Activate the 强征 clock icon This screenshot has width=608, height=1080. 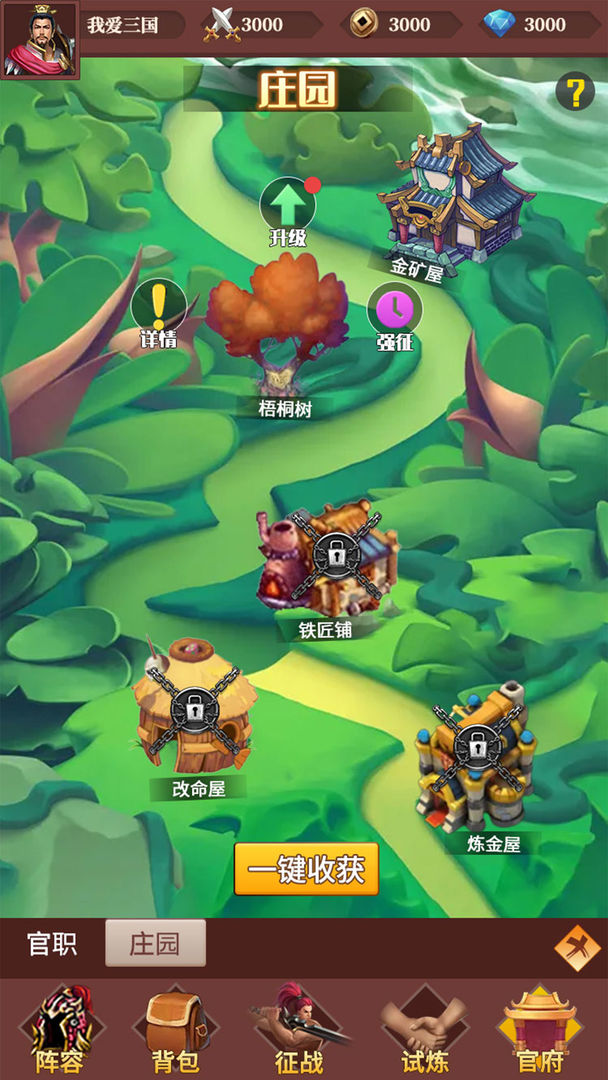coord(395,309)
